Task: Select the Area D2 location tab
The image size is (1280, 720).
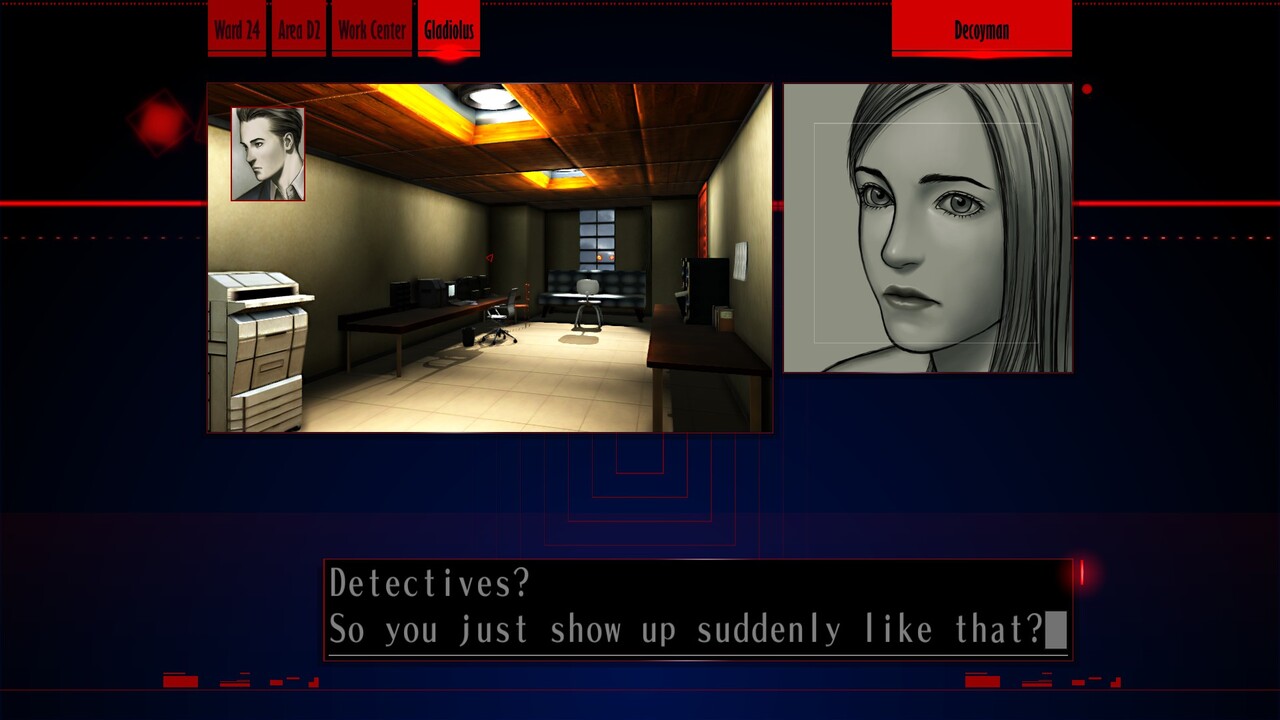Action: (x=298, y=29)
